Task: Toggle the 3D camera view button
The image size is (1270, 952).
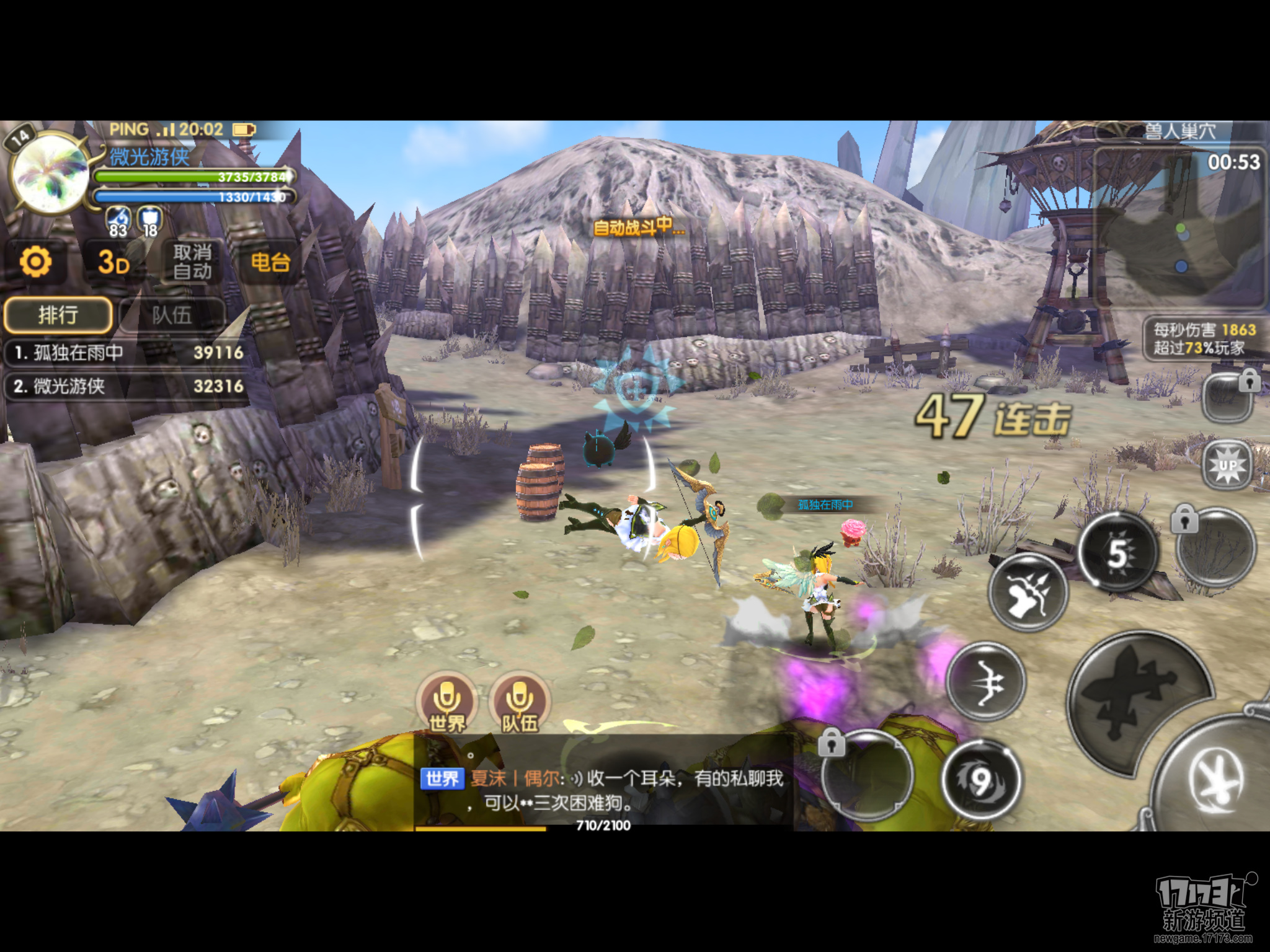Action: pyautogui.click(x=113, y=262)
